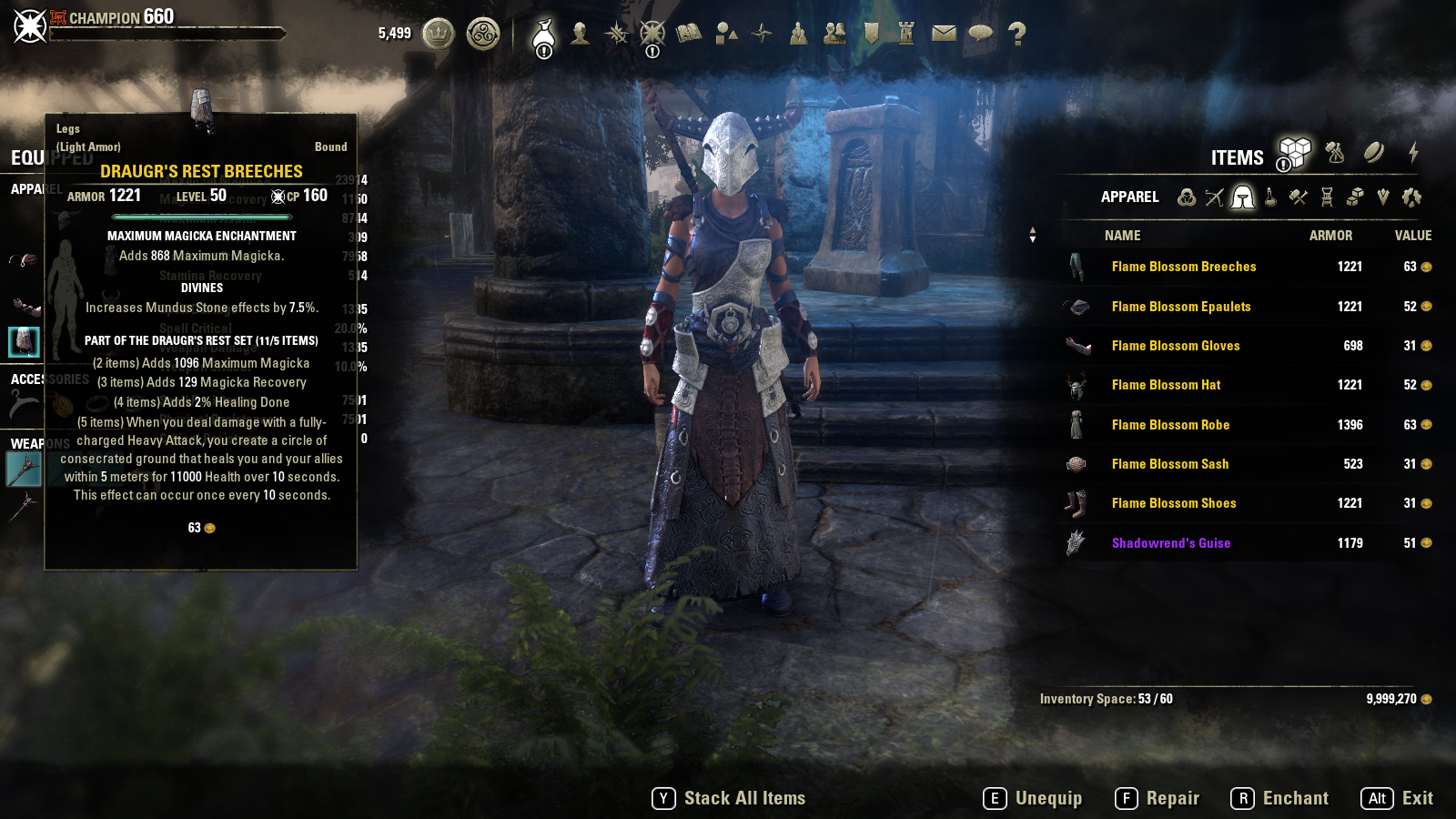Open the Alliance War castle tower icon
This screenshot has width=1456, height=819.
905,34
